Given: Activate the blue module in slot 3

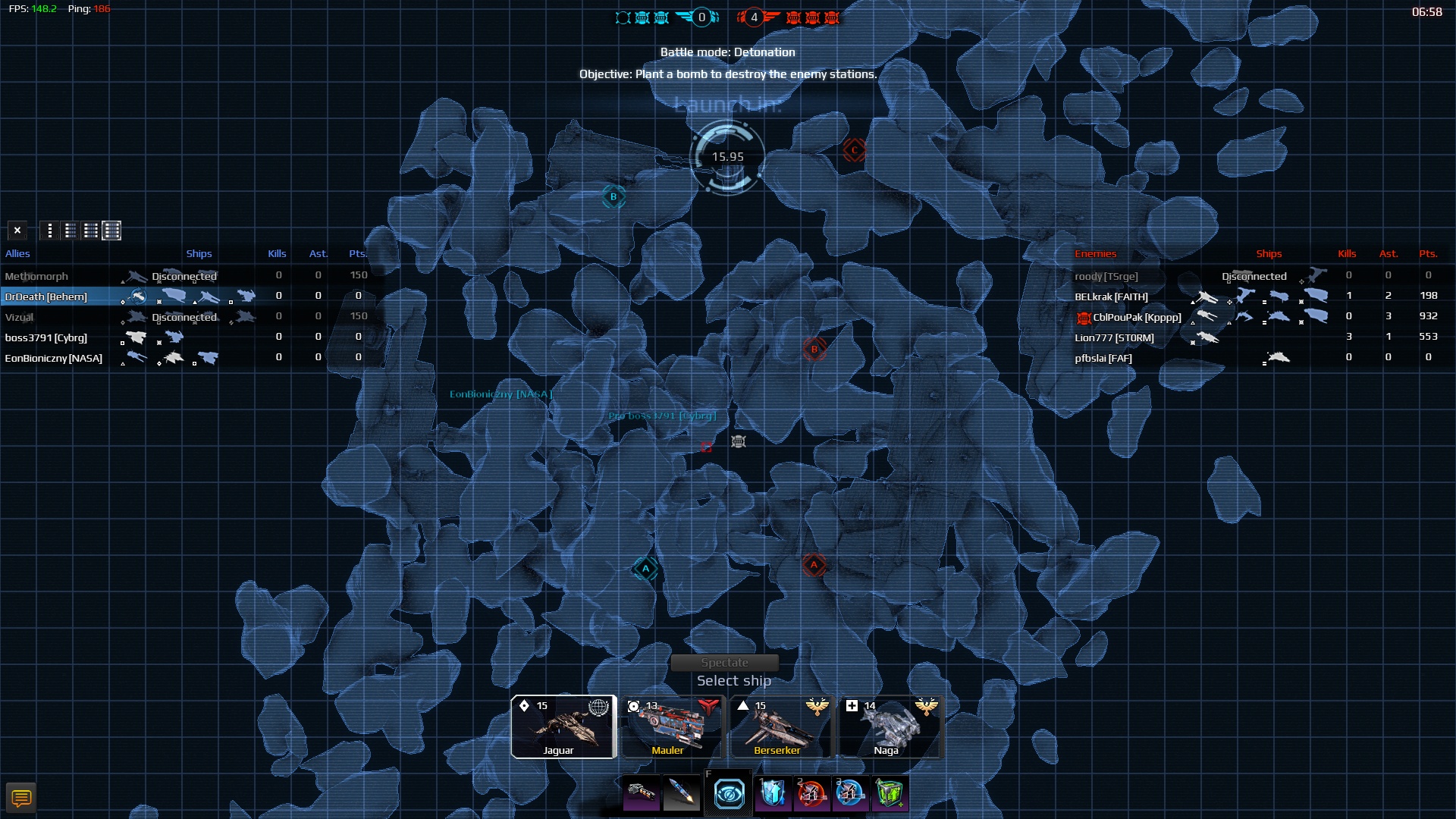Looking at the screenshot, I should pyautogui.click(x=851, y=793).
